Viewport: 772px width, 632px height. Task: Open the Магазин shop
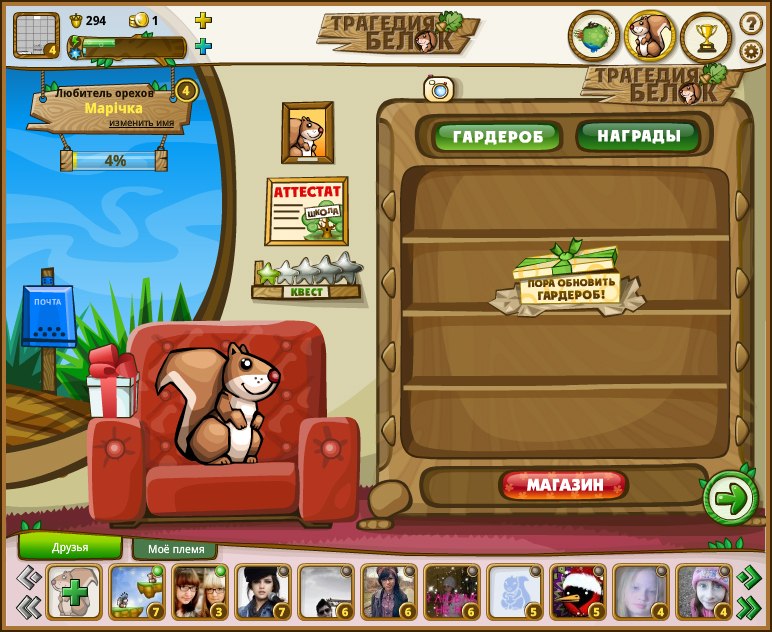click(x=564, y=486)
